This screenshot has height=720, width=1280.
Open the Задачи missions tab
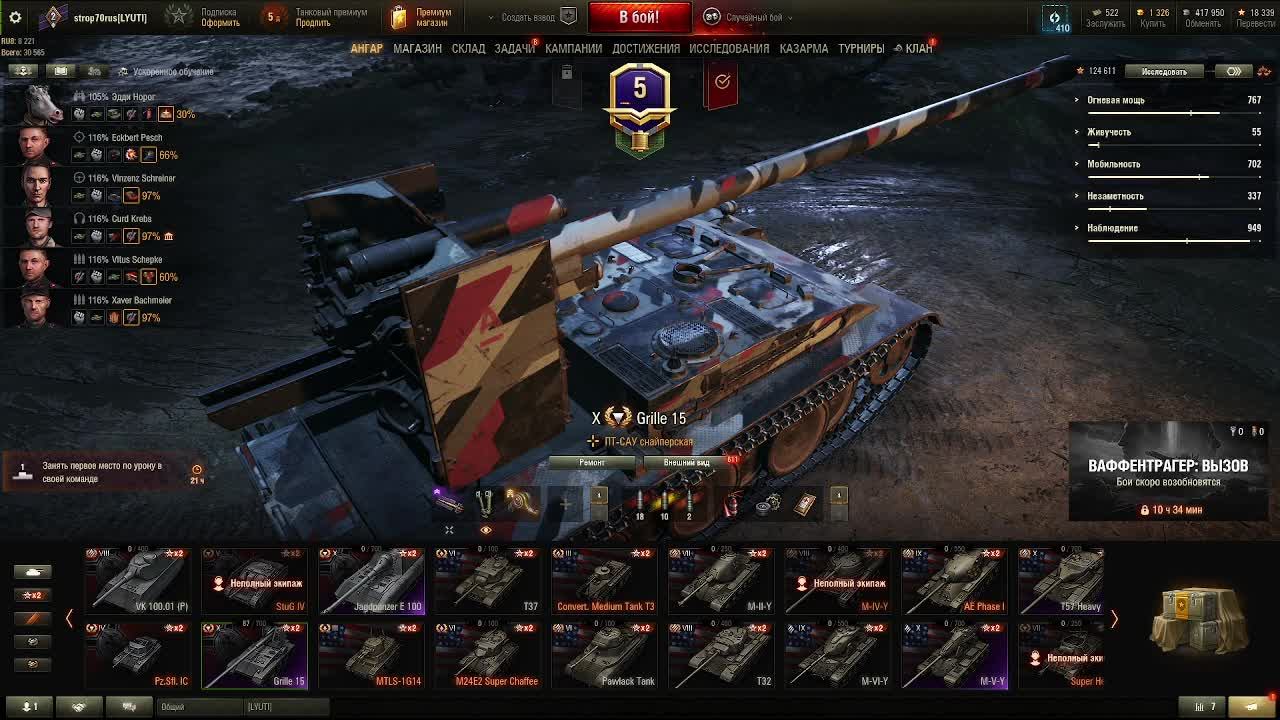tap(514, 48)
